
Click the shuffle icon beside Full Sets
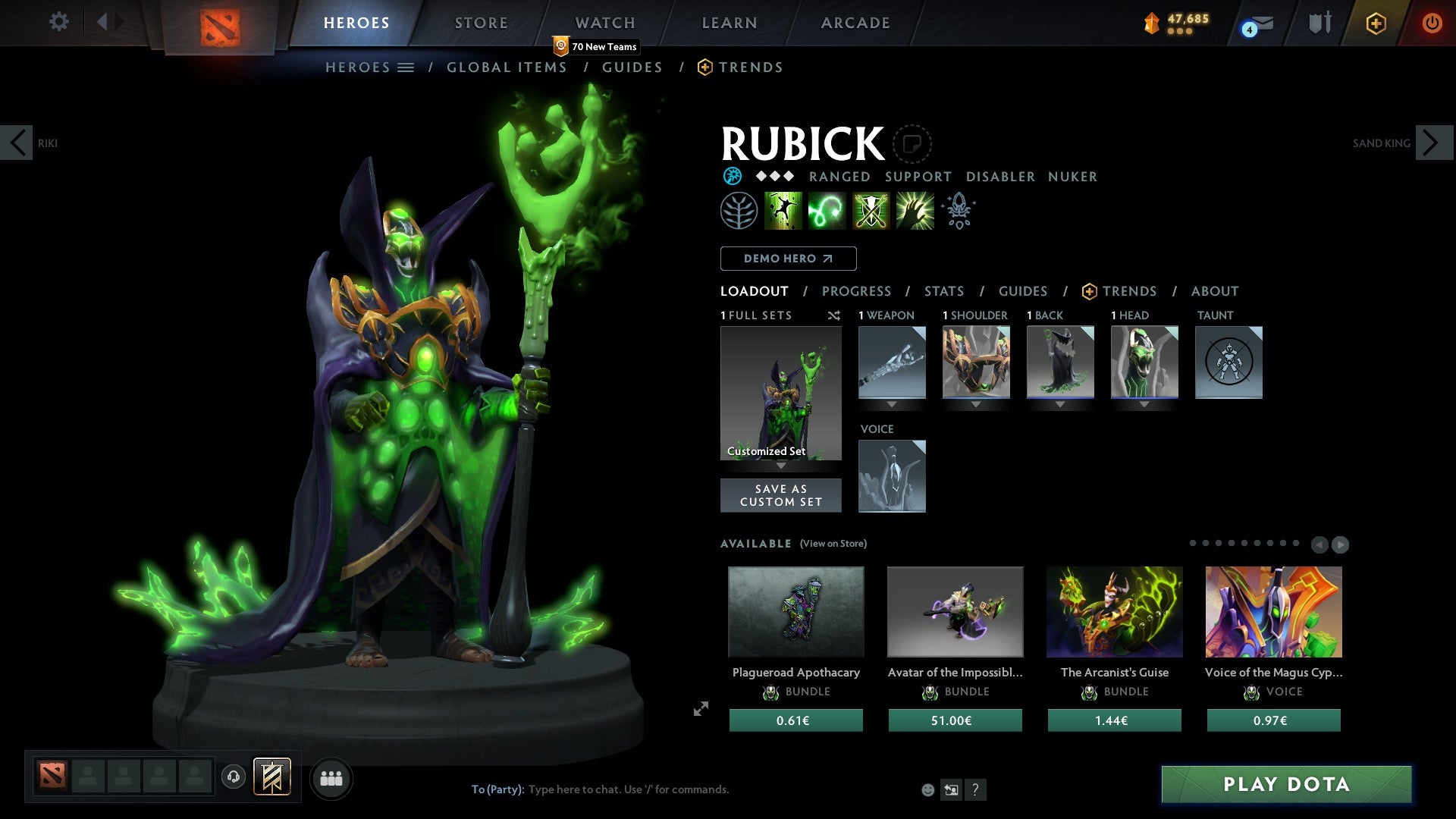(834, 315)
